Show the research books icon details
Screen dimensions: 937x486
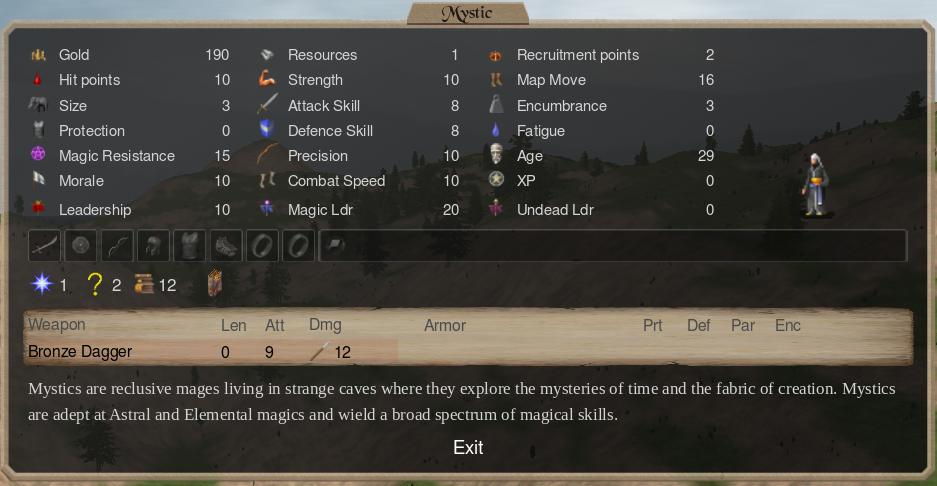[146, 285]
